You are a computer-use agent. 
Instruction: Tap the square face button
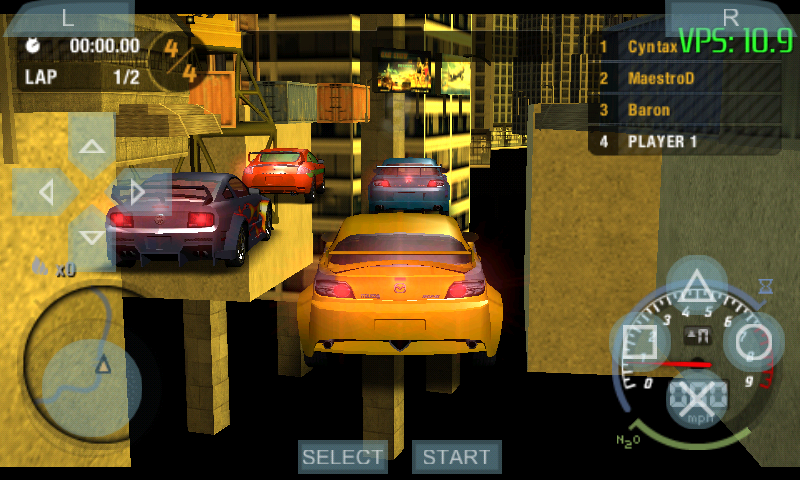[640, 342]
